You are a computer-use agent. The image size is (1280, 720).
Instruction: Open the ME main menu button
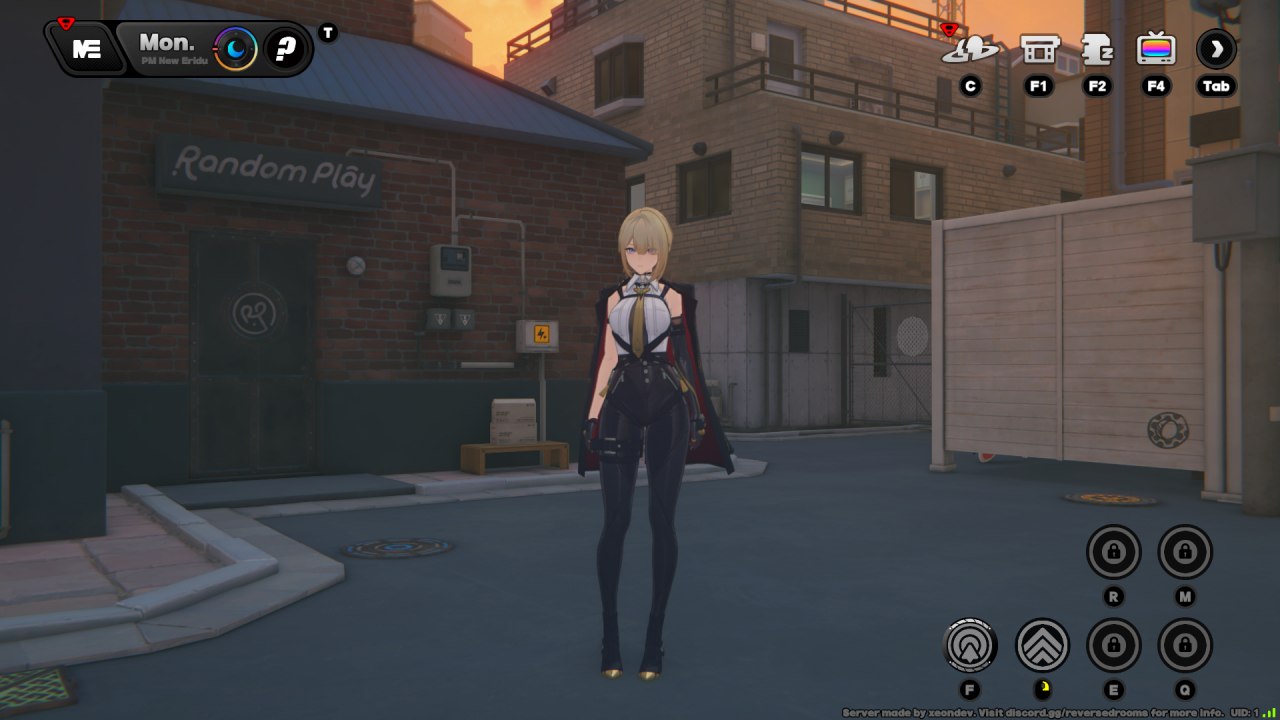87,49
